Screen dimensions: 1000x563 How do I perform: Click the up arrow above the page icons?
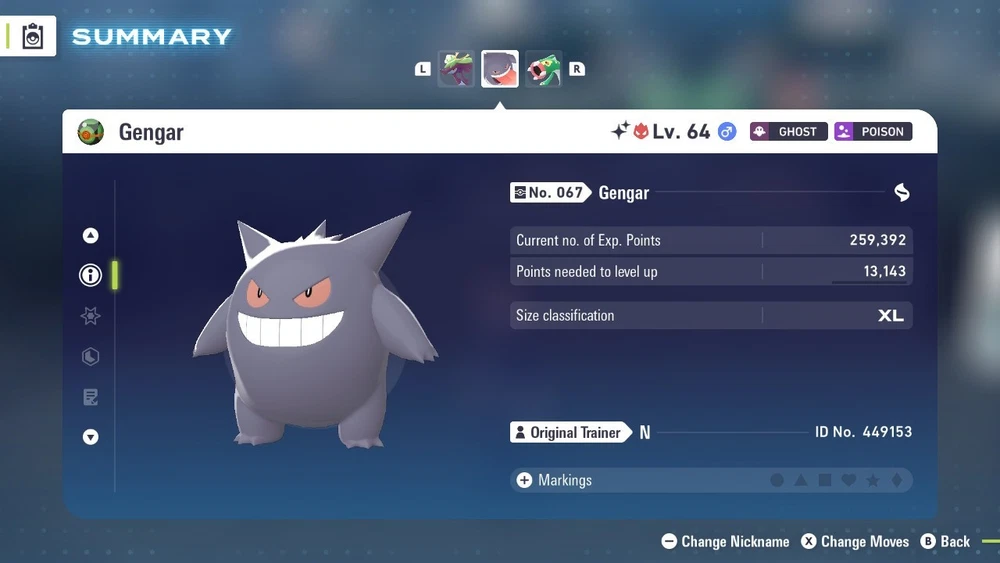coord(91,236)
